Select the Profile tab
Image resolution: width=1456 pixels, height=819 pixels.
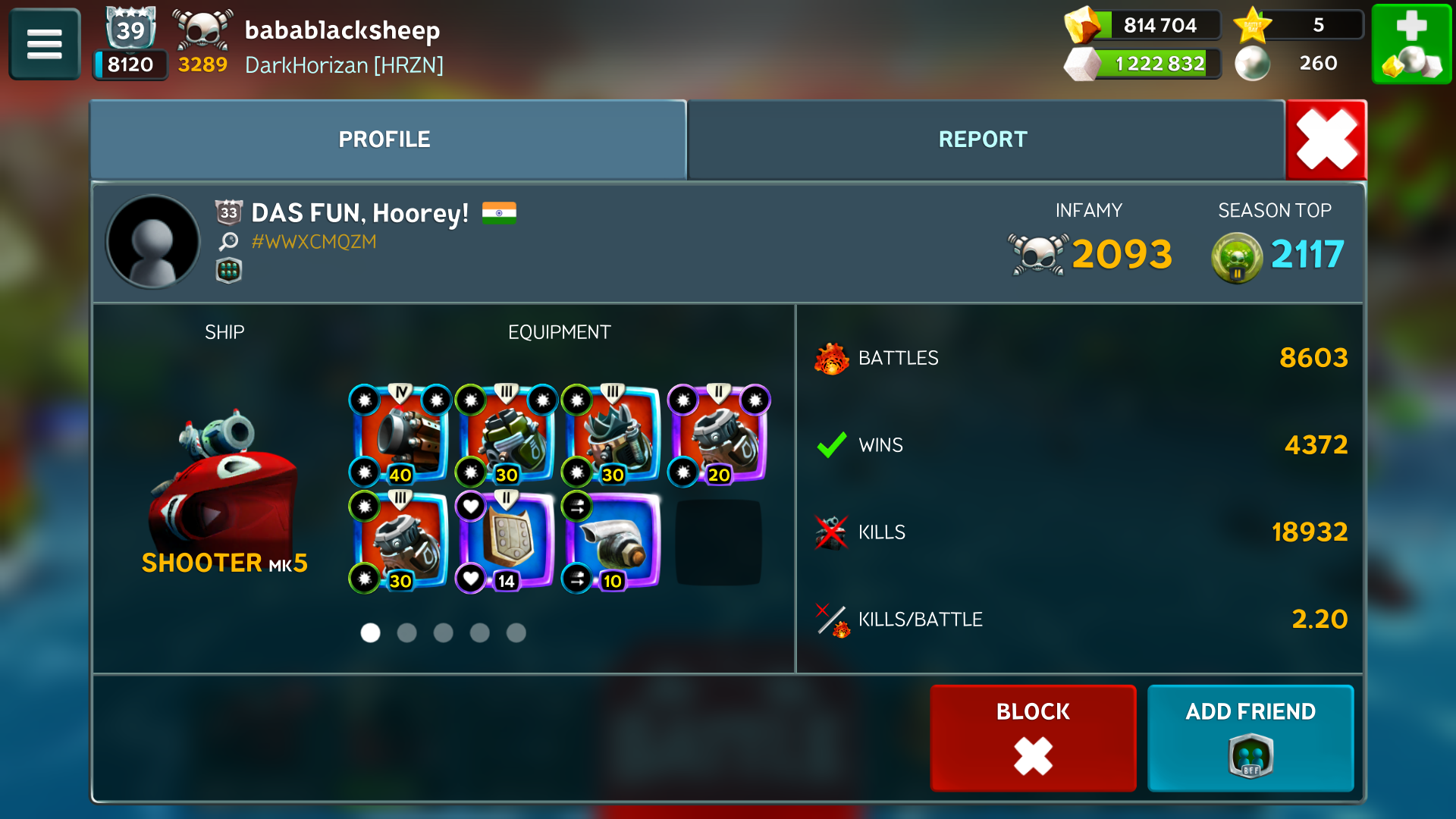click(384, 140)
